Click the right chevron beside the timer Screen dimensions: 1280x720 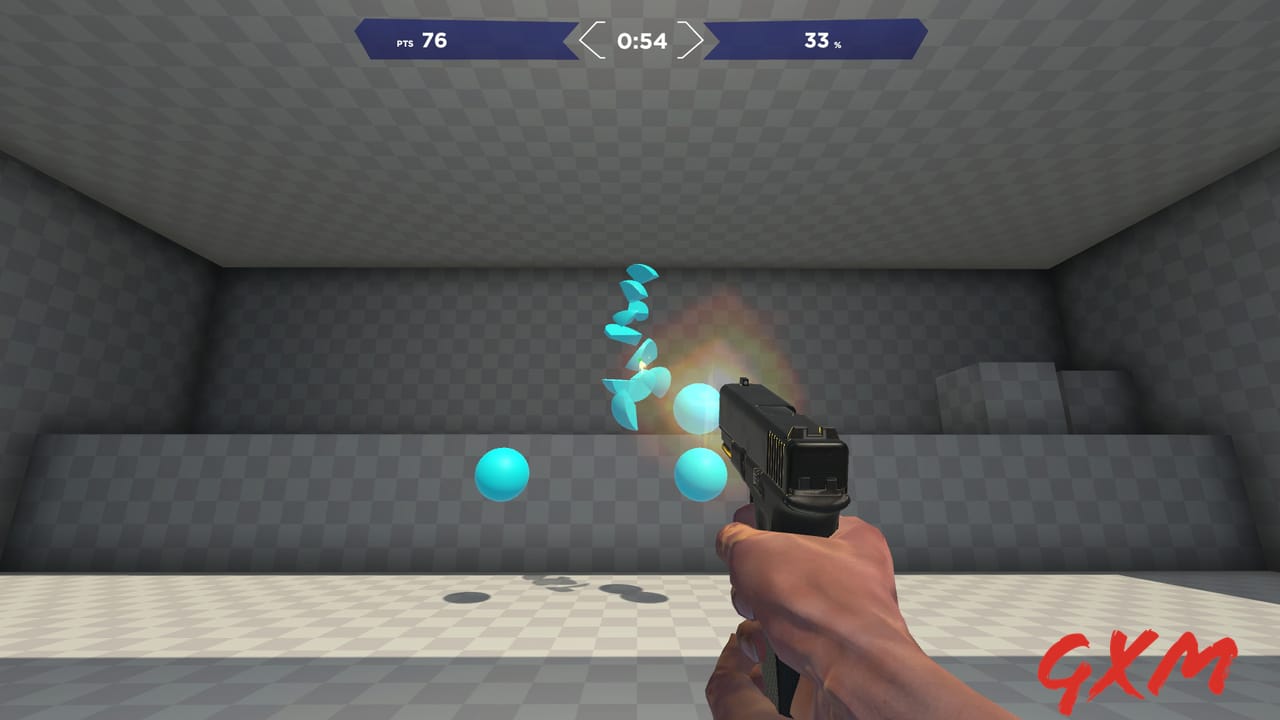(x=693, y=42)
